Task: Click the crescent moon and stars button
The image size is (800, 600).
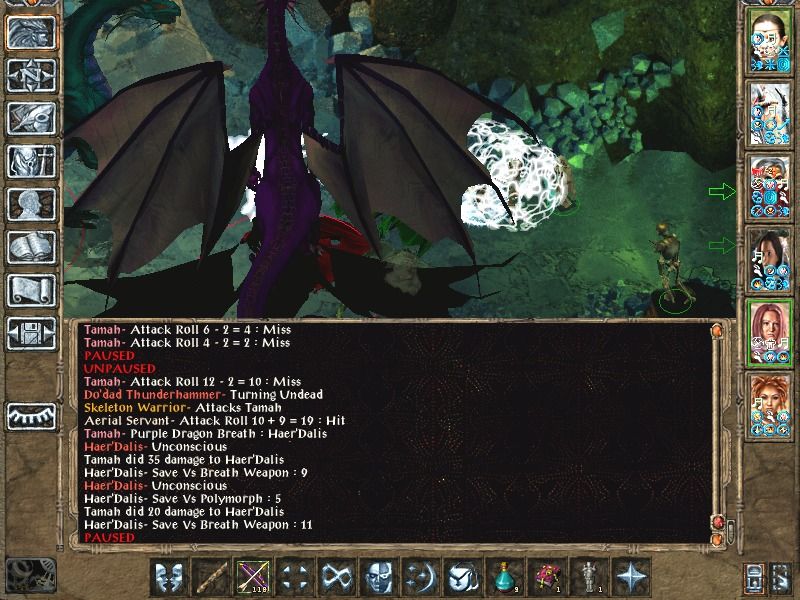Action: tap(420, 577)
